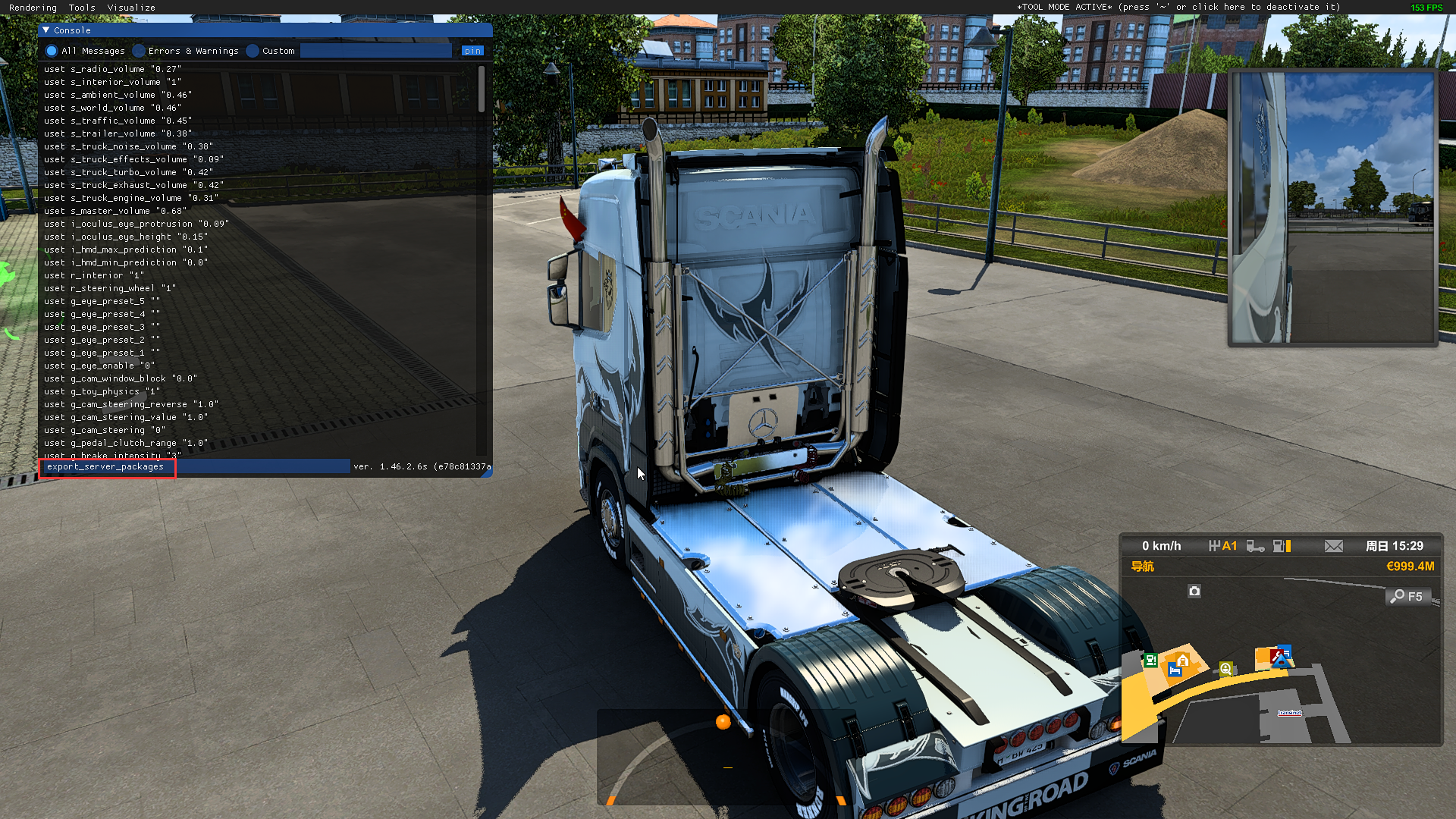Open the Tools menu

82,8
